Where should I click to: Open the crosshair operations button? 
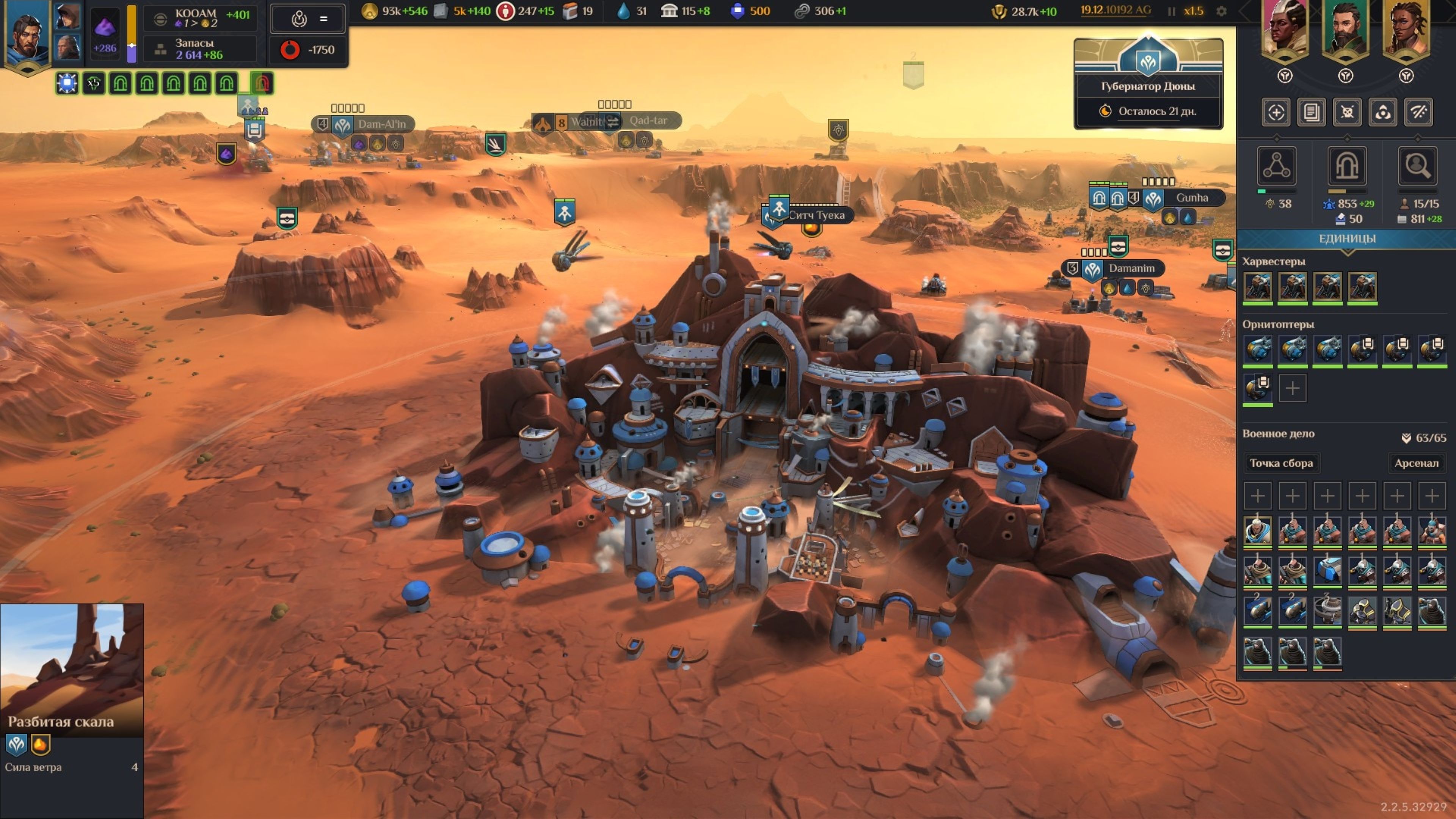pyautogui.click(x=1276, y=112)
